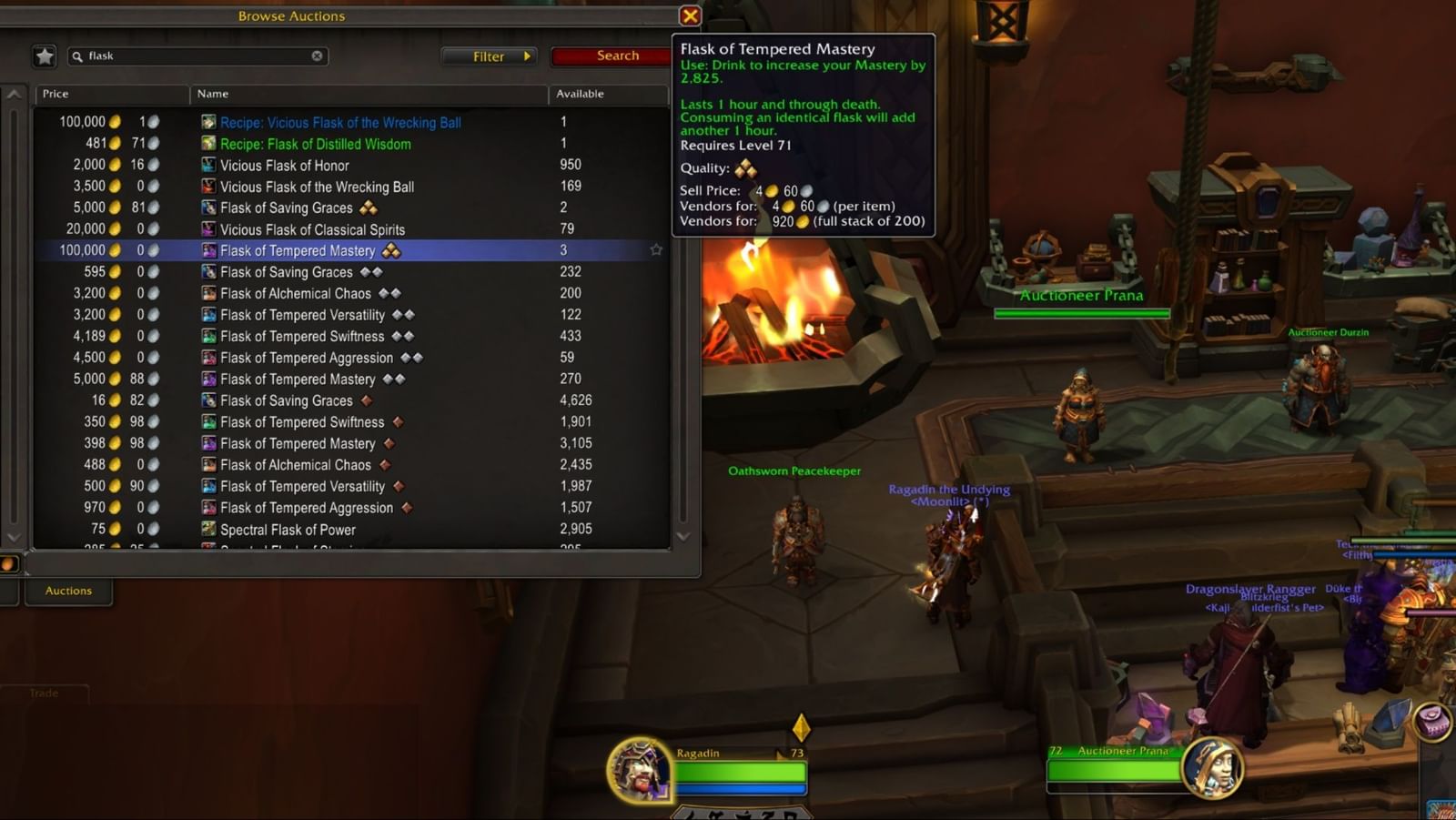
Task: Click the Spectral Flask of Power icon
Action: 207,529
